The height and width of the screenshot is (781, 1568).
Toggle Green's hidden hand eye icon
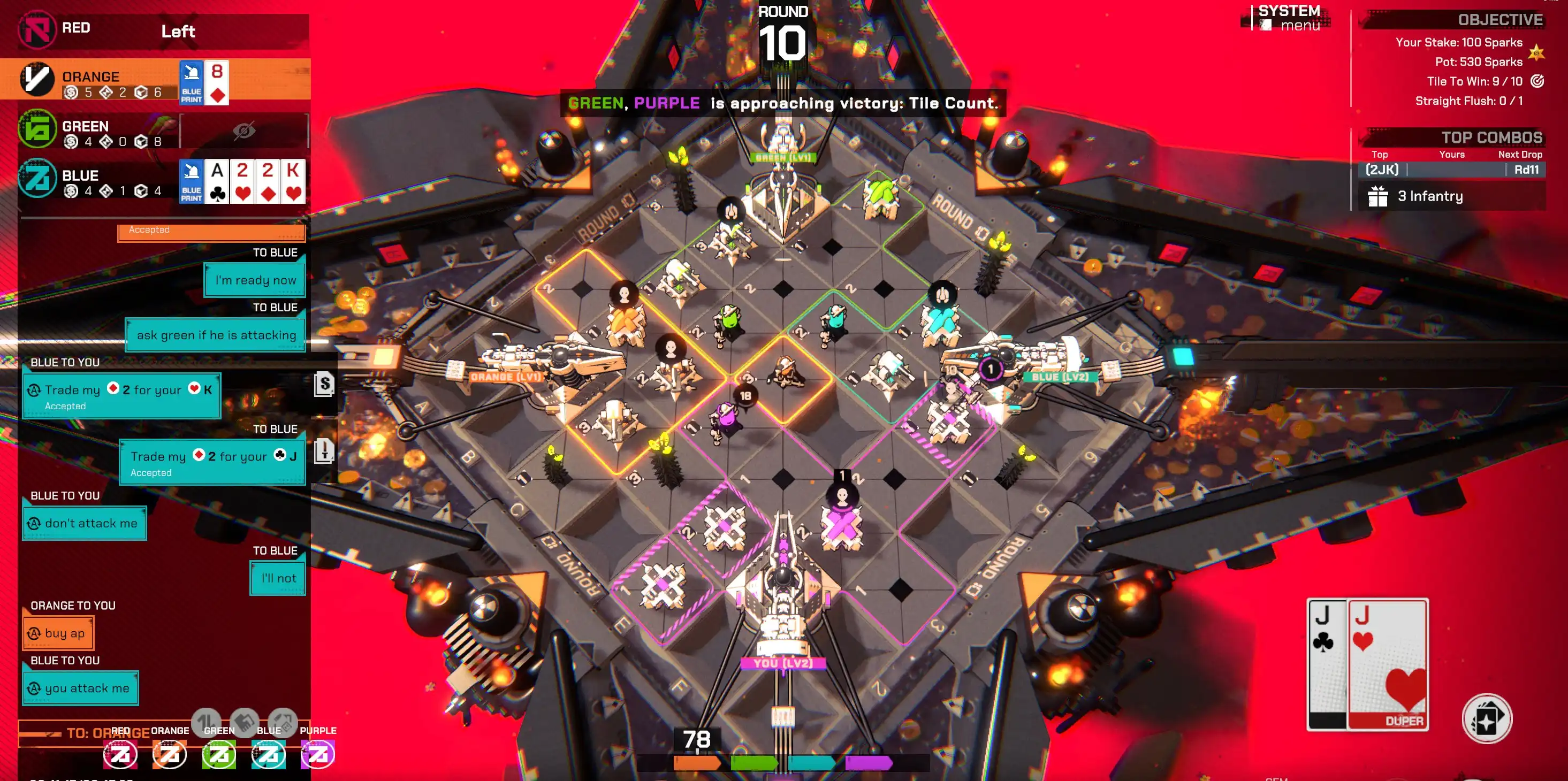[x=244, y=130]
